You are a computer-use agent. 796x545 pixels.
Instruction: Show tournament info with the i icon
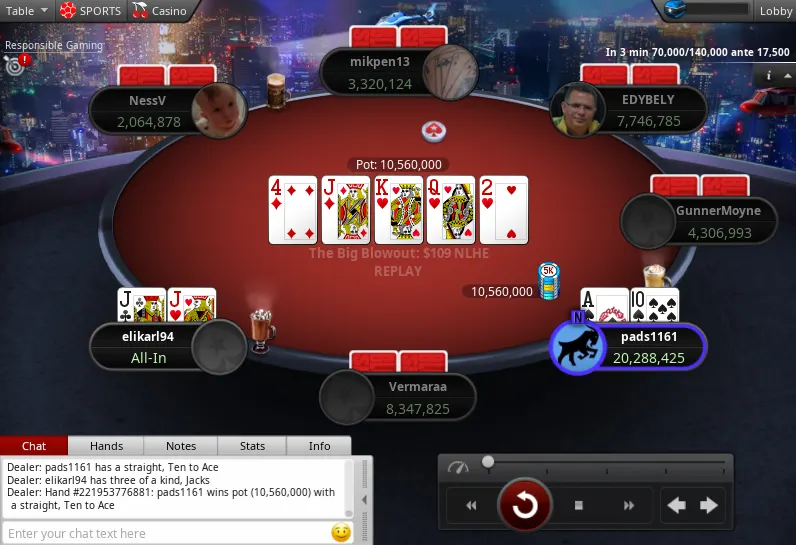coord(769,75)
